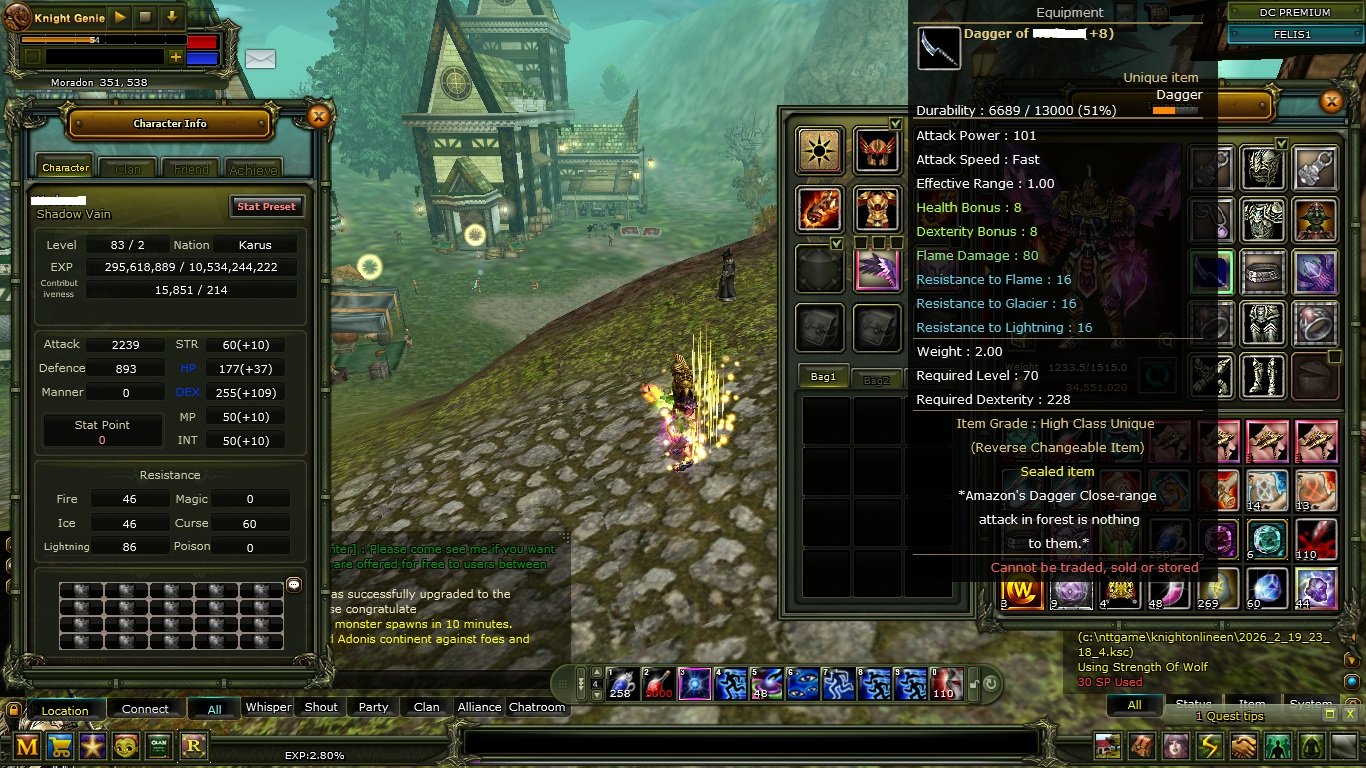Open the Achieve tab in Character Info
This screenshot has width=1366, height=768.
coord(253,167)
